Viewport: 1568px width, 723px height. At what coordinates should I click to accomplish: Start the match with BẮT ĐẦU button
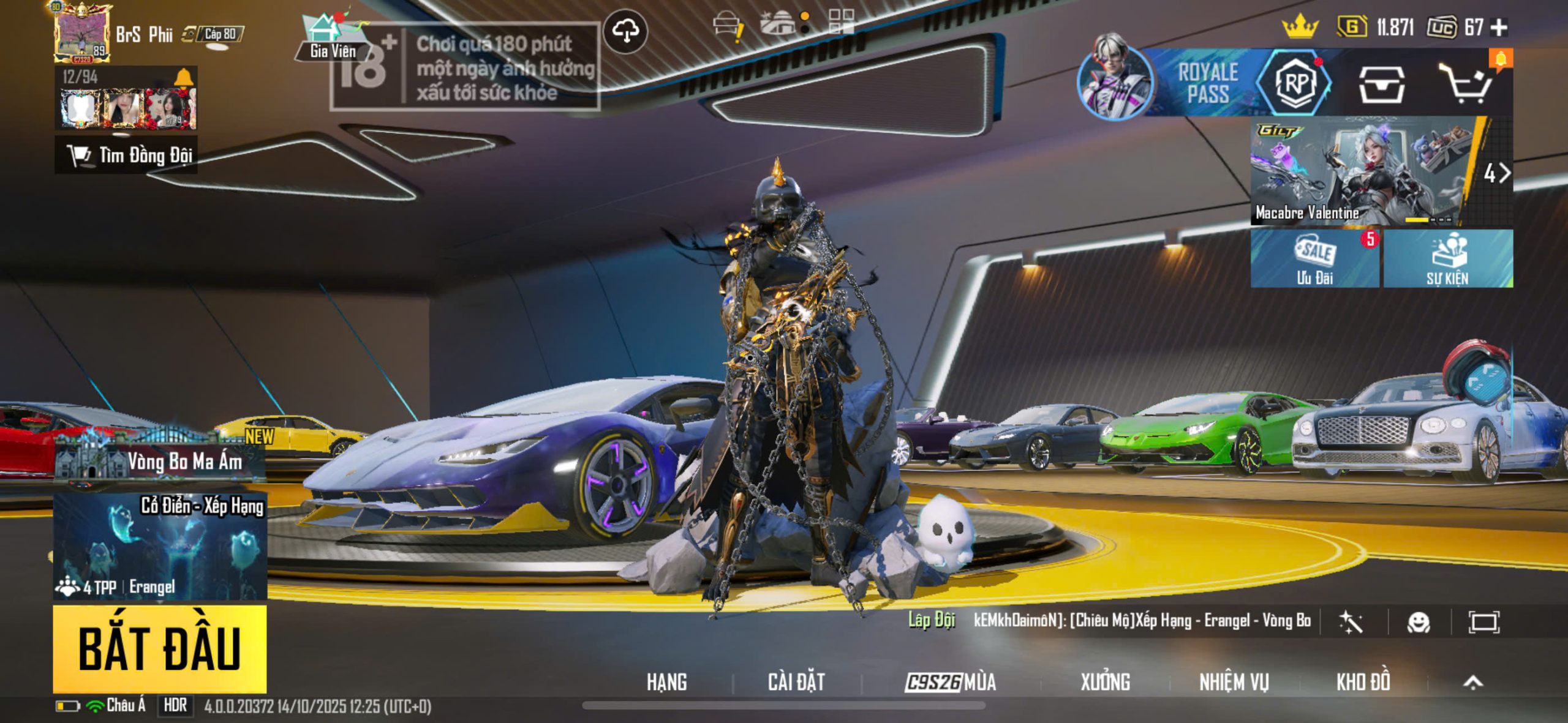[159, 649]
